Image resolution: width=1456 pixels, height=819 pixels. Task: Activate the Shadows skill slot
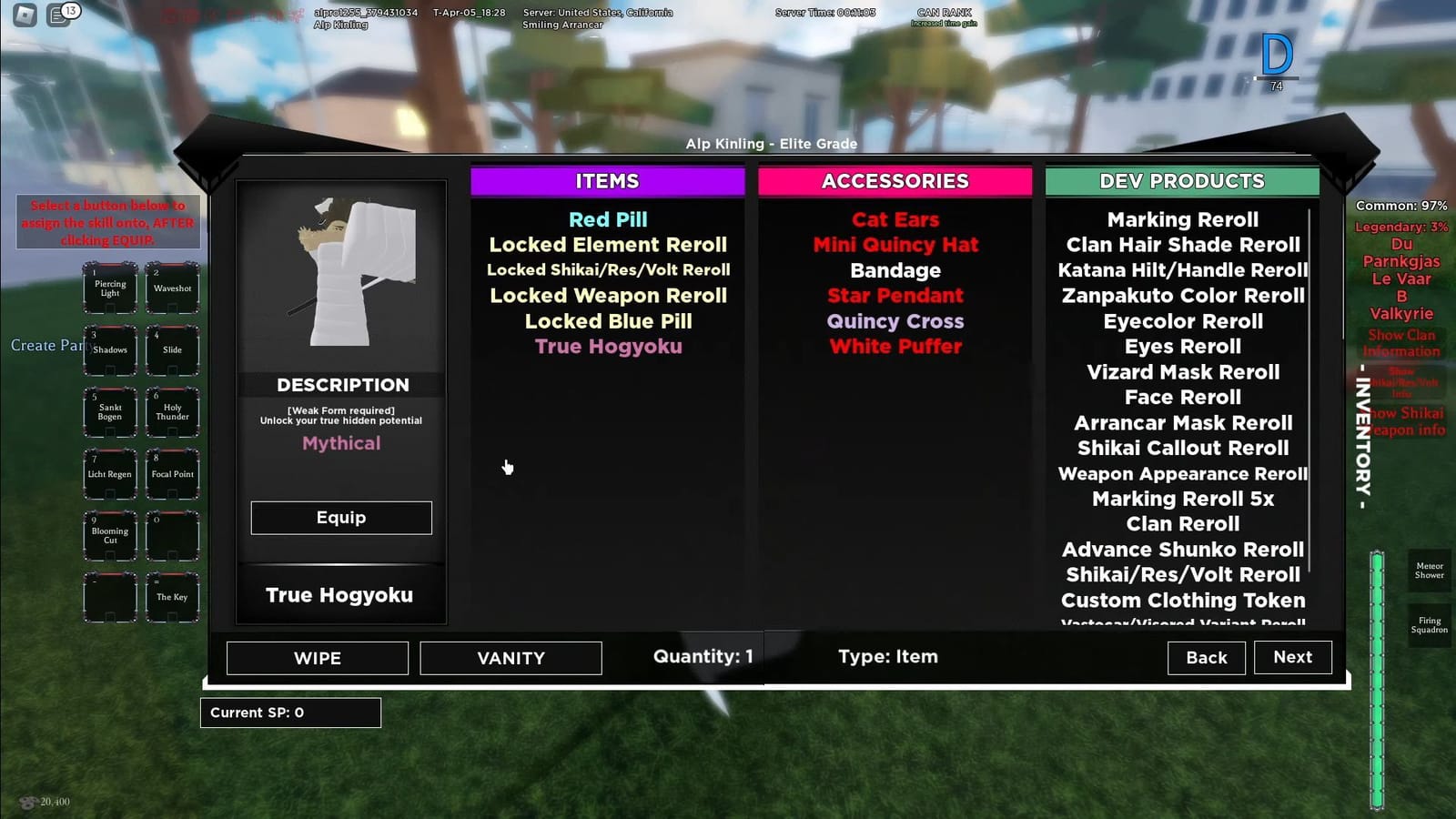pyautogui.click(x=109, y=349)
